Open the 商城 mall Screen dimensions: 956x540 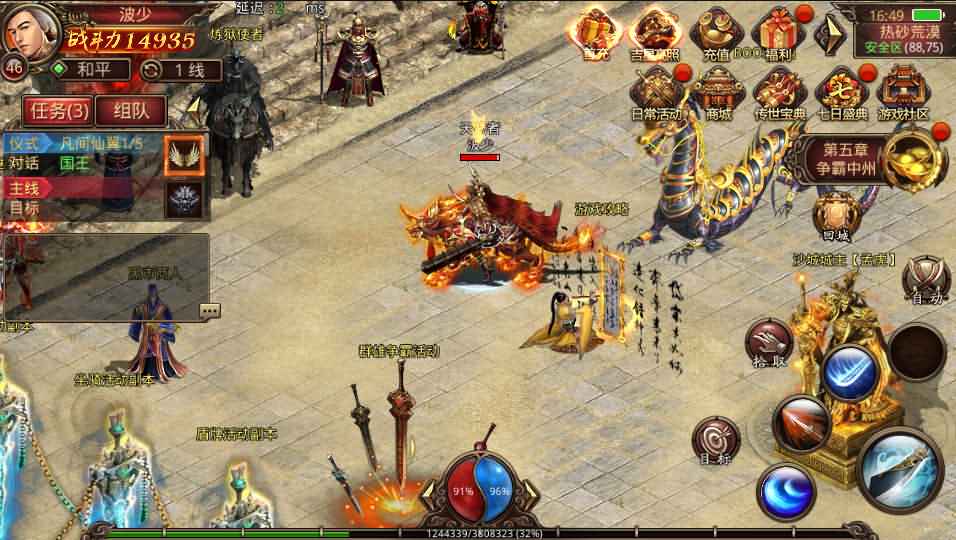click(717, 92)
